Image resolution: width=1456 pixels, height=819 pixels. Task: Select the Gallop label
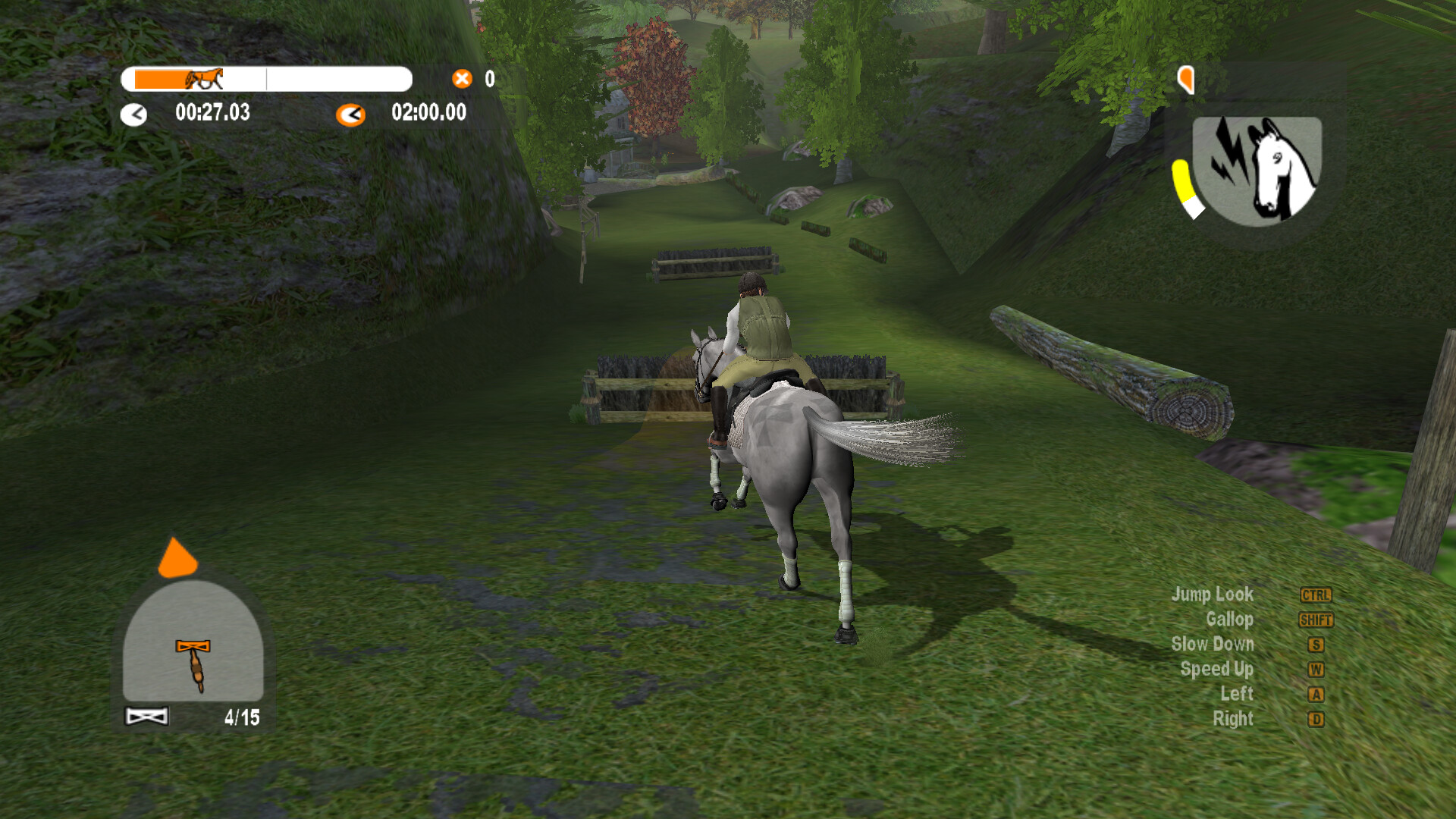[1232, 620]
